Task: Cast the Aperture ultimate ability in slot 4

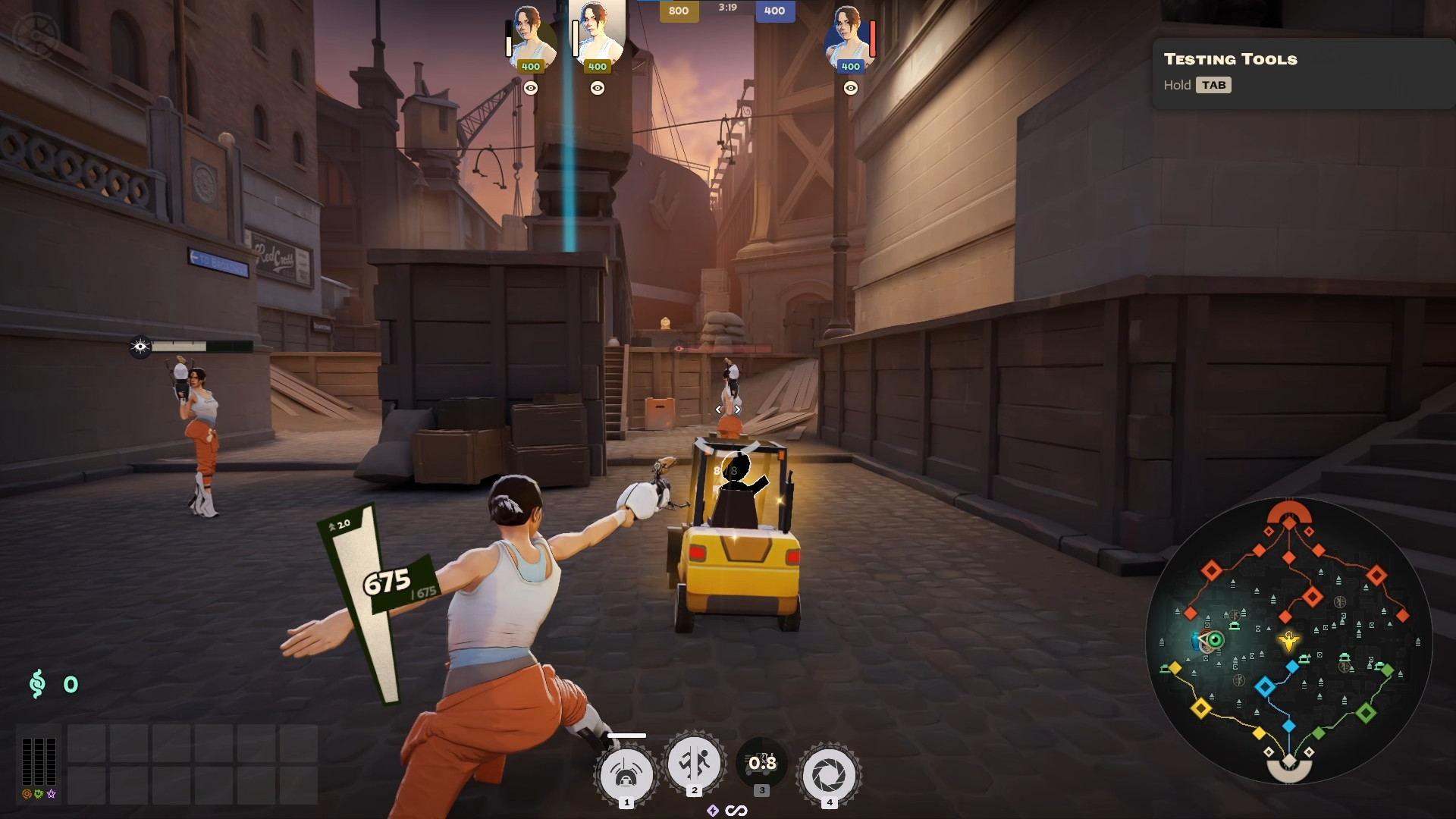Action: pyautogui.click(x=828, y=770)
